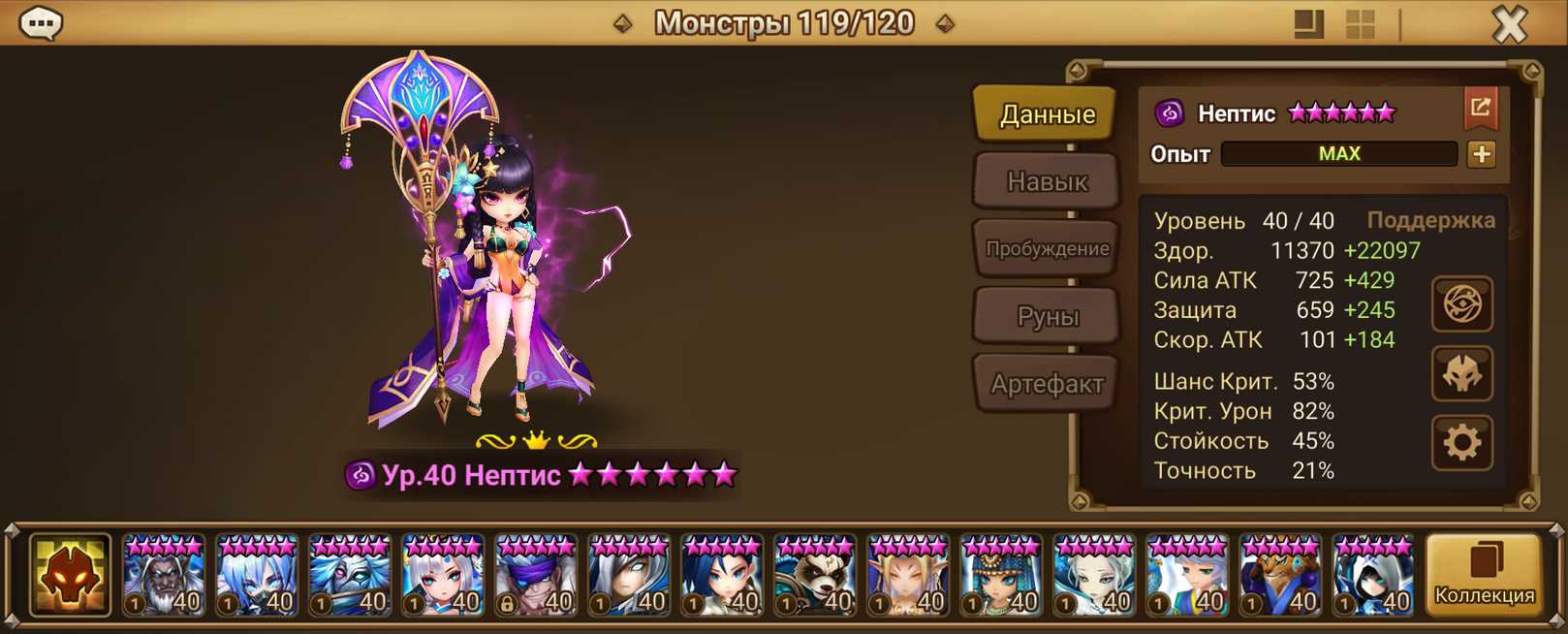Viewport: 1568px width, 634px height.
Task: Select the panda warrior monster thumbnail
Action: point(815,576)
